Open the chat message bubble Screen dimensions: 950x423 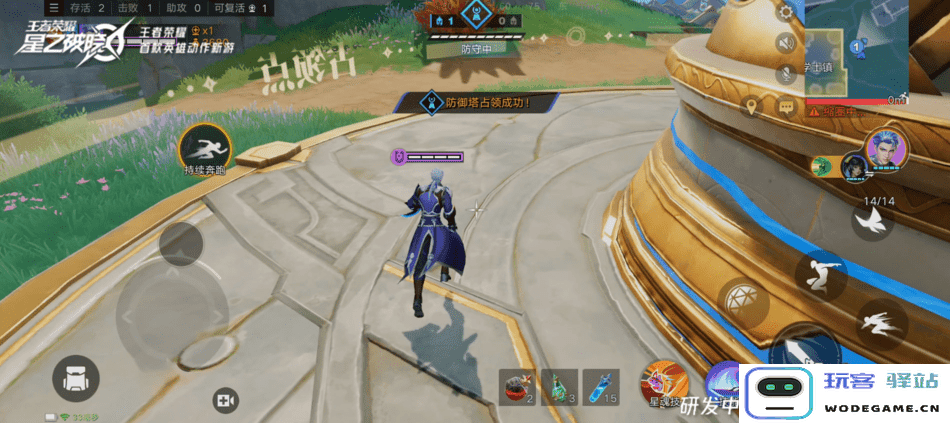tap(786, 106)
